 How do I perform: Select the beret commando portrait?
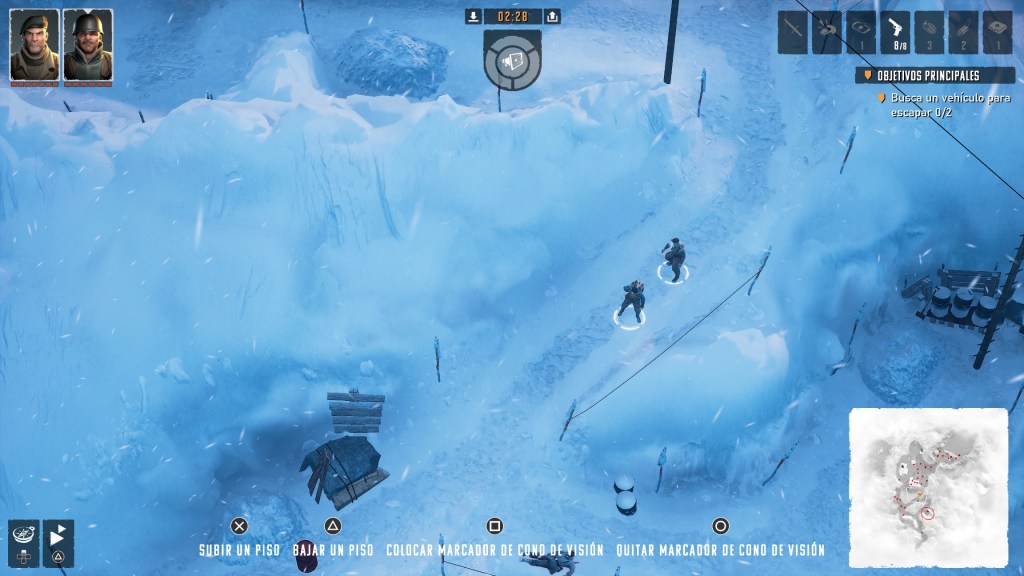point(34,45)
